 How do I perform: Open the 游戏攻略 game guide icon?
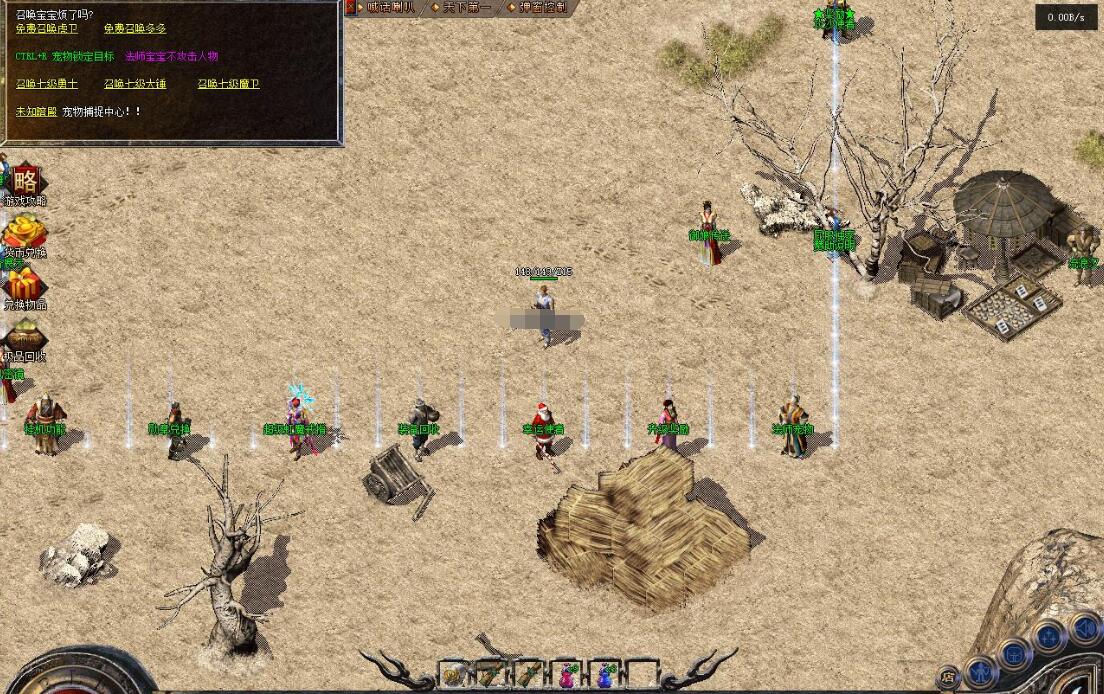tap(25, 183)
